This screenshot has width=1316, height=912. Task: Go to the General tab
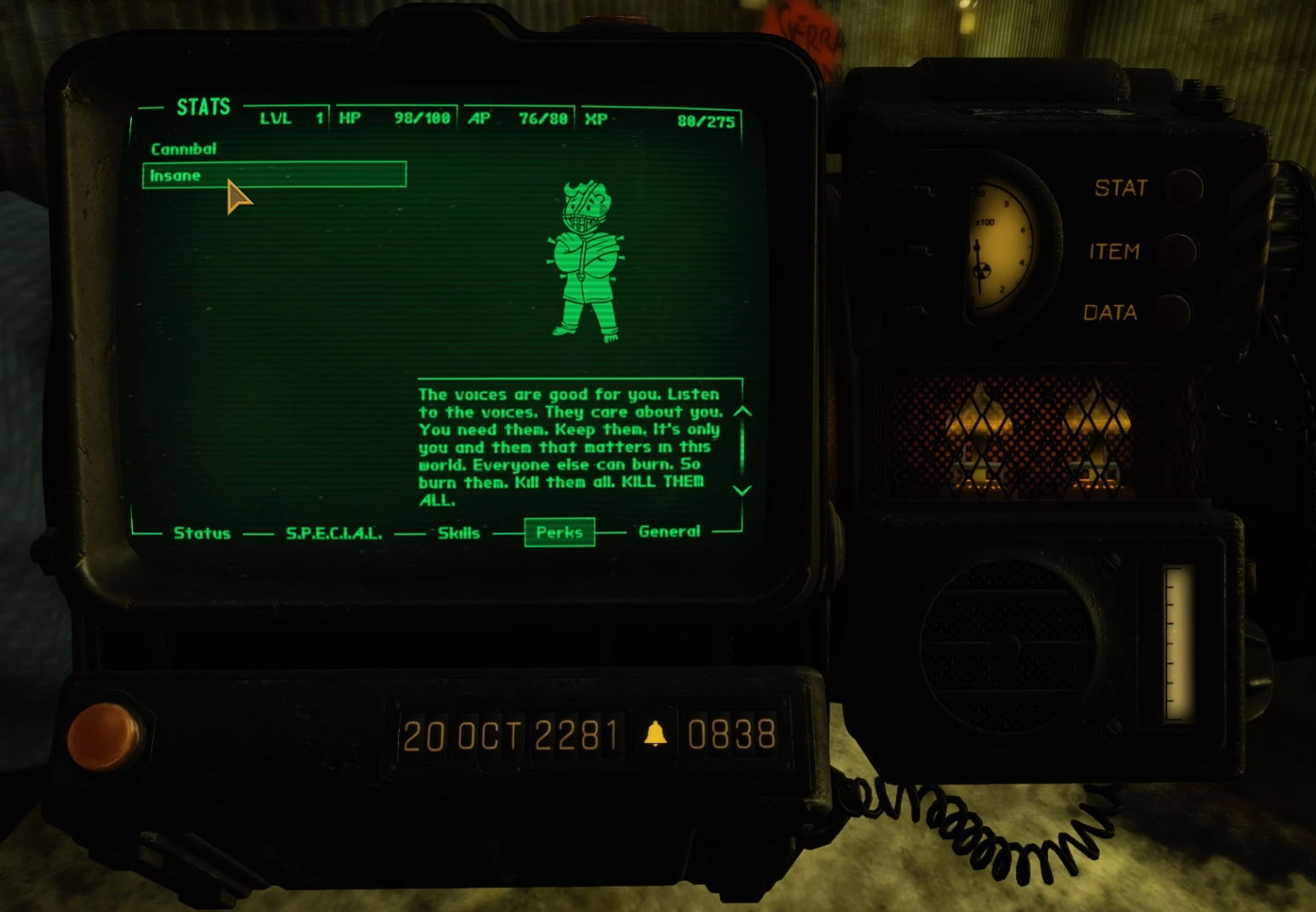click(669, 532)
